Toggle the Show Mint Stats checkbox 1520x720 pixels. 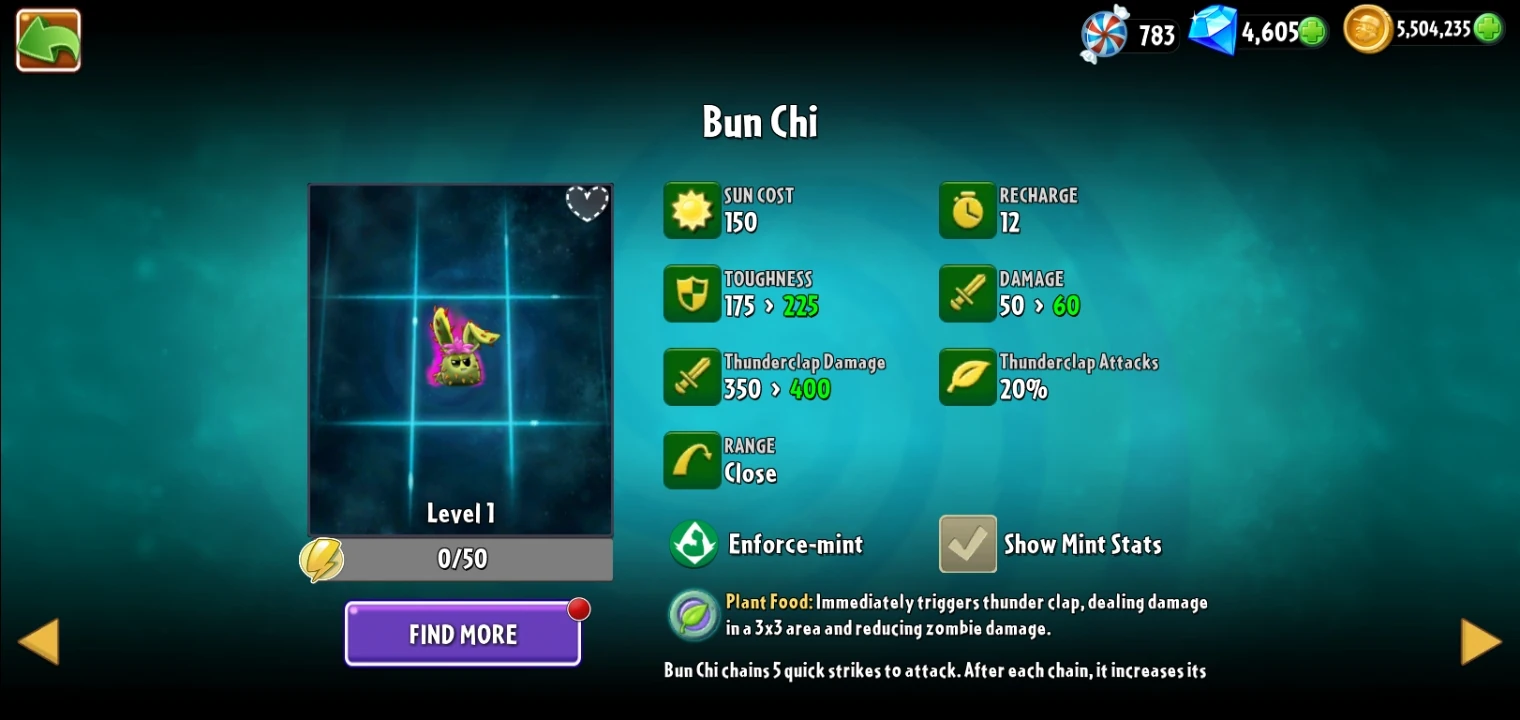click(x=967, y=544)
